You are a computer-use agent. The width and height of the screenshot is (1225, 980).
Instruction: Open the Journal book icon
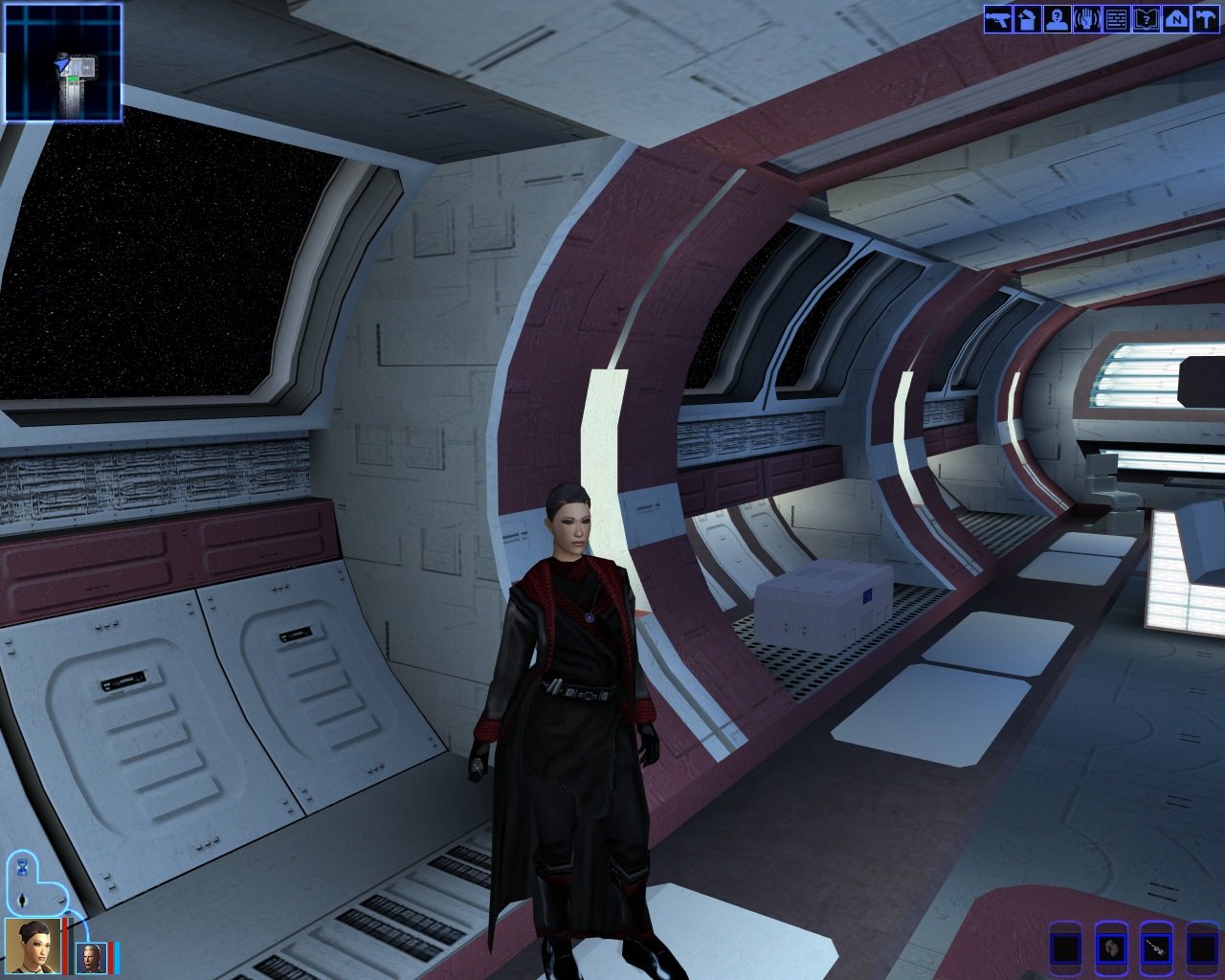tap(1146, 19)
